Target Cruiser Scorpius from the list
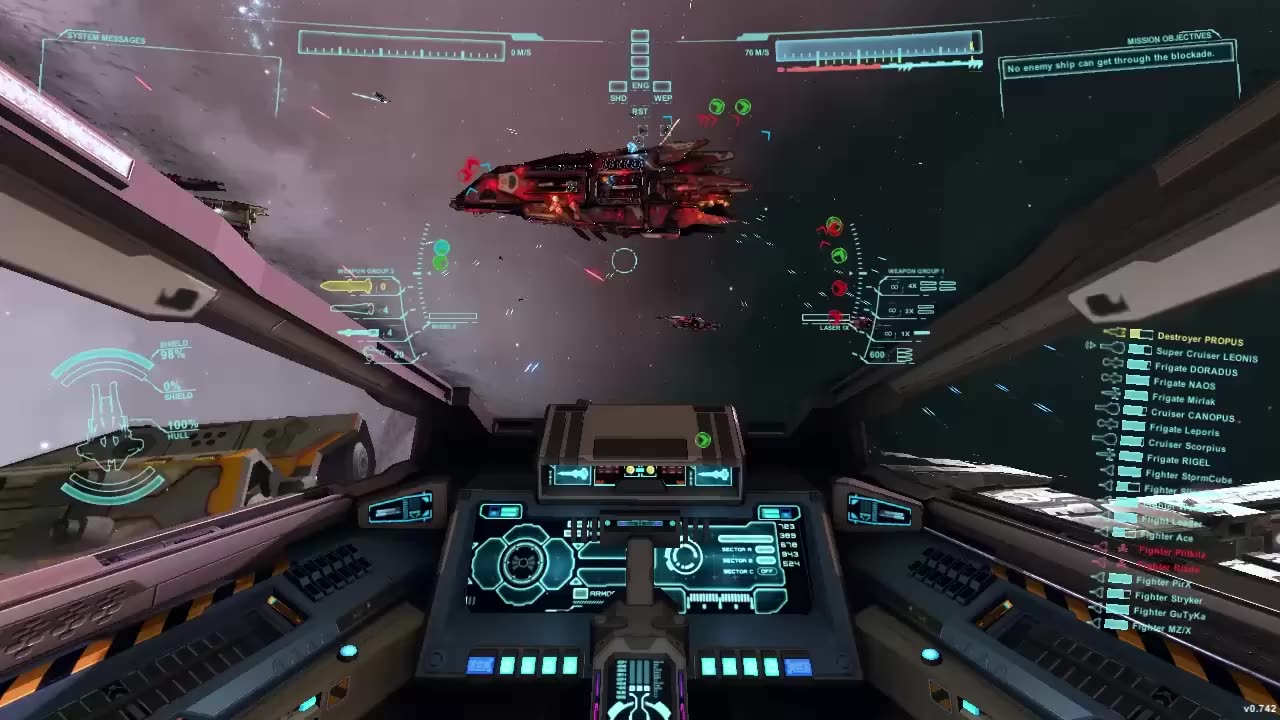1280x720 pixels. 1186,446
